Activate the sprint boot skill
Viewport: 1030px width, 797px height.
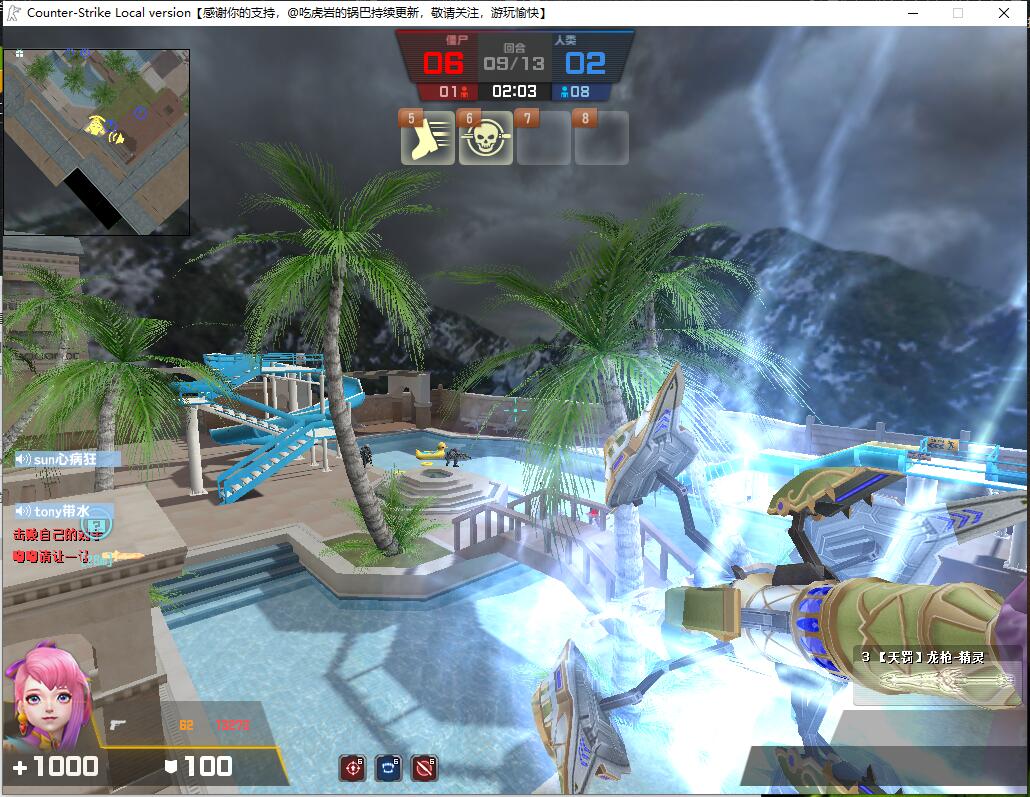pos(427,139)
